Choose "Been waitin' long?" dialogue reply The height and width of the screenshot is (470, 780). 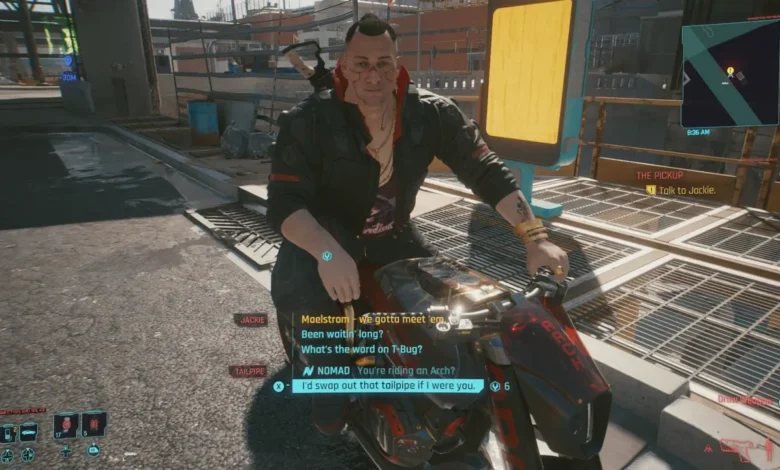[338, 334]
